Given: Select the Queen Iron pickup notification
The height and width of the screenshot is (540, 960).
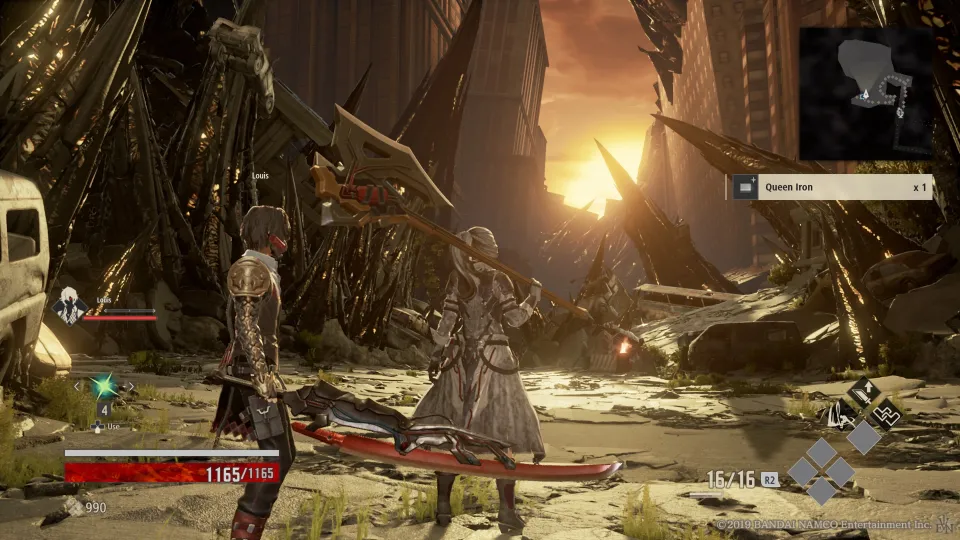Looking at the screenshot, I should click(x=832, y=187).
